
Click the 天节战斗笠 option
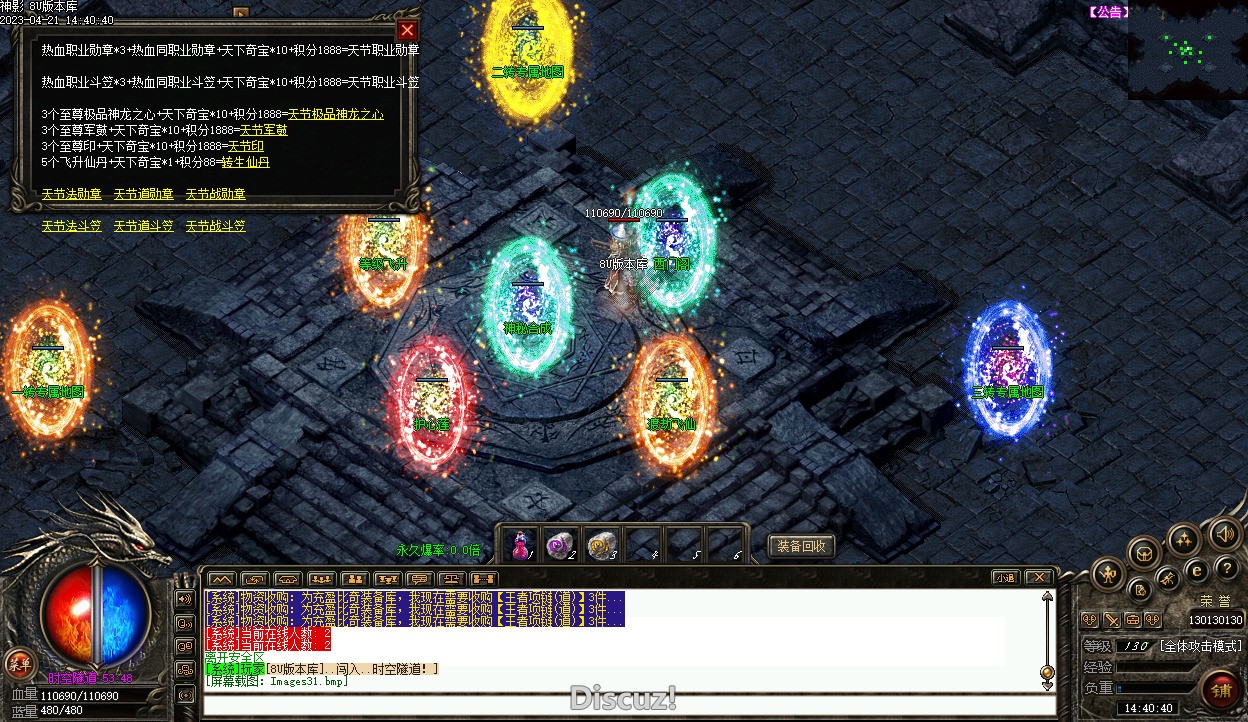point(215,227)
